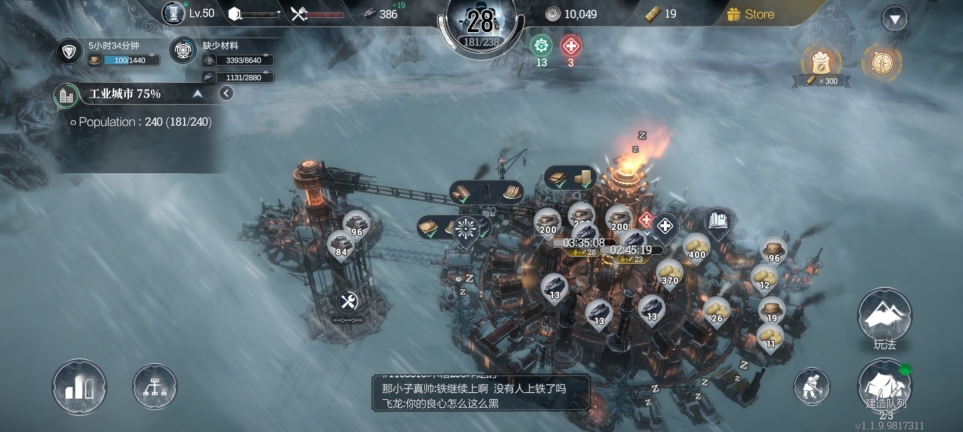Collapse the 工业城市 75% objective panel
Screen dimensions: 963x432
(x=198, y=94)
